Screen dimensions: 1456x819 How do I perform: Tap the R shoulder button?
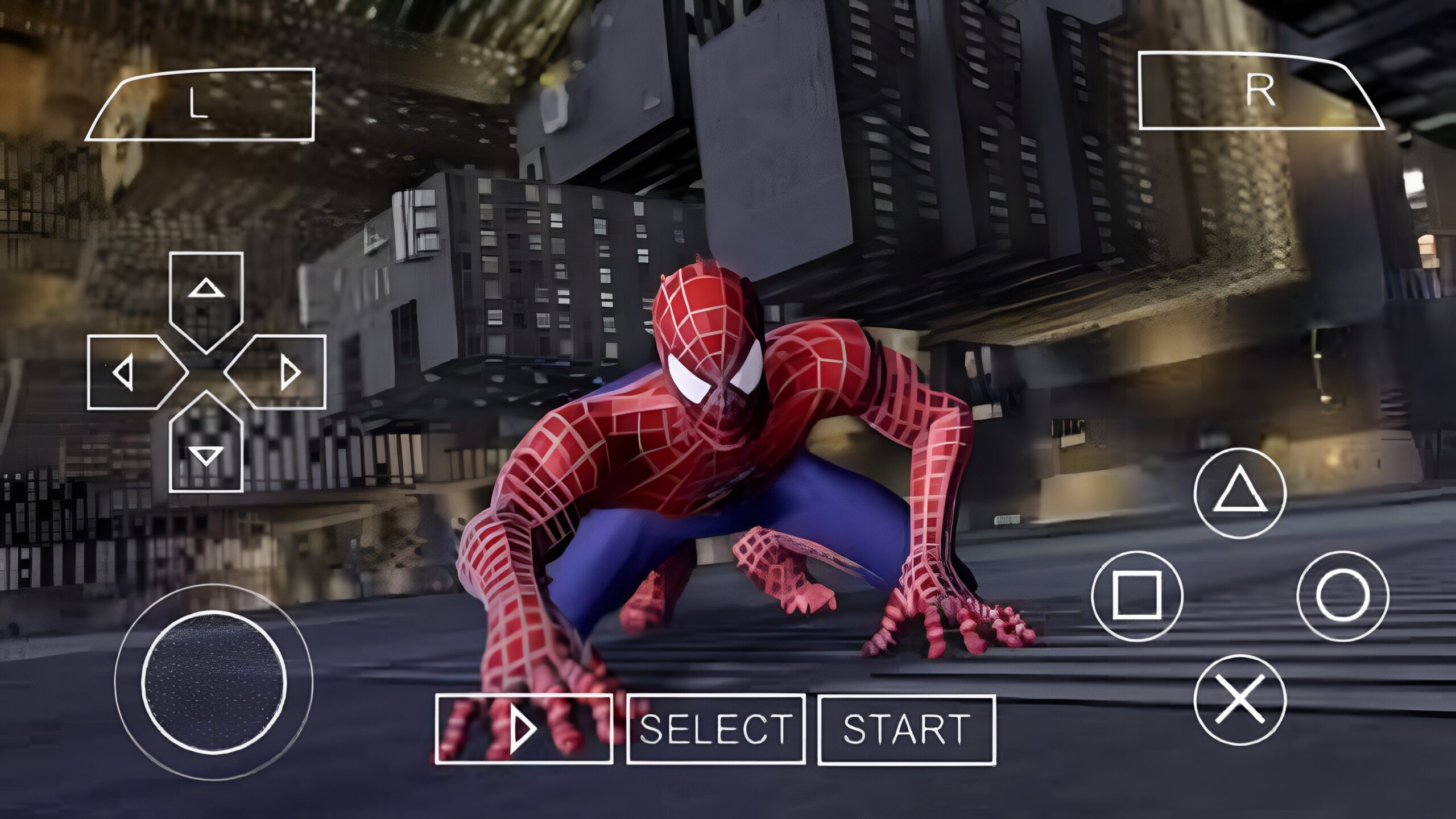pos(1257,91)
